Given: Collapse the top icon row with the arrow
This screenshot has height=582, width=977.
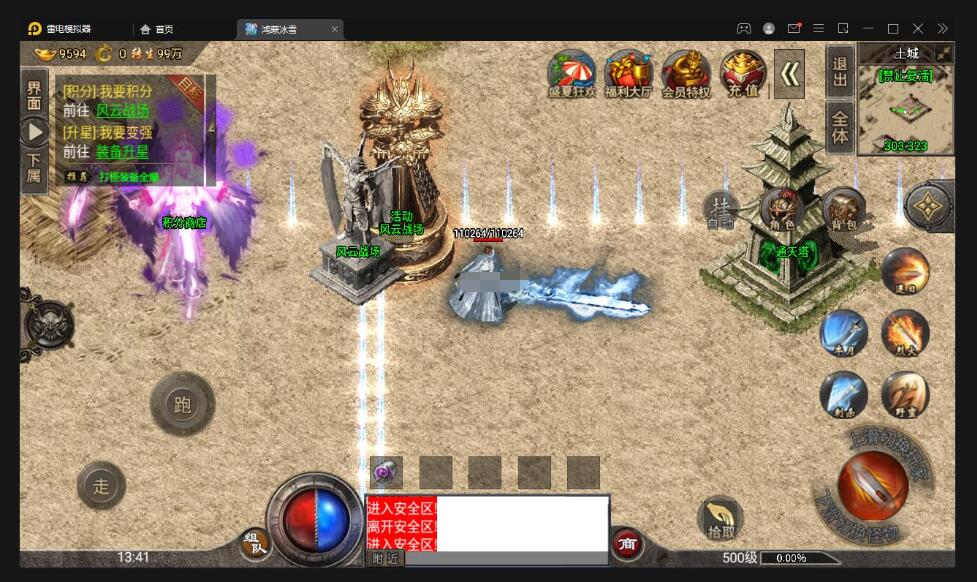Looking at the screenshot, I should click(789, 73).
